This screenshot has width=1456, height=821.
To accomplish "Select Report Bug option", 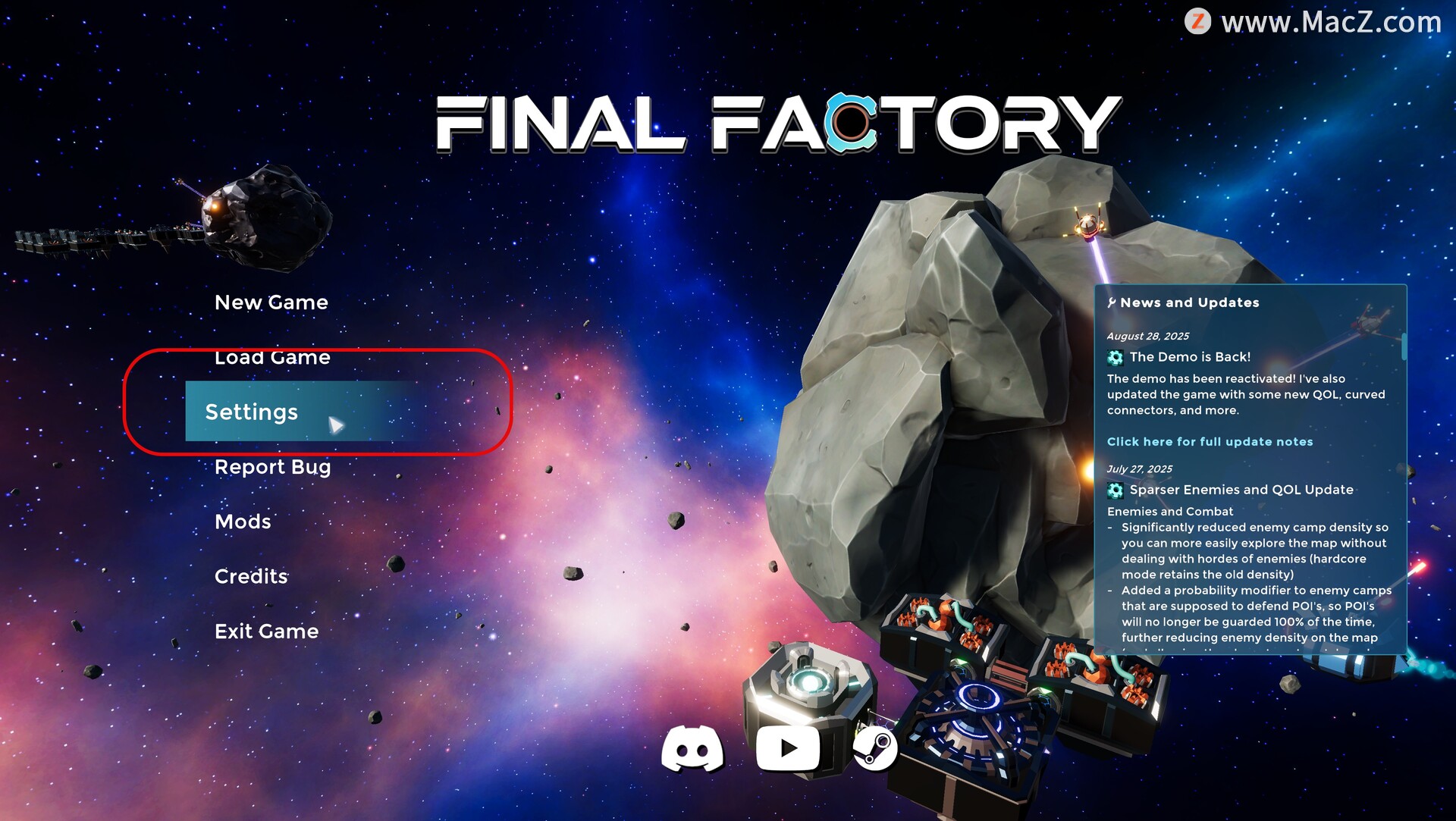I will [272, 467].
